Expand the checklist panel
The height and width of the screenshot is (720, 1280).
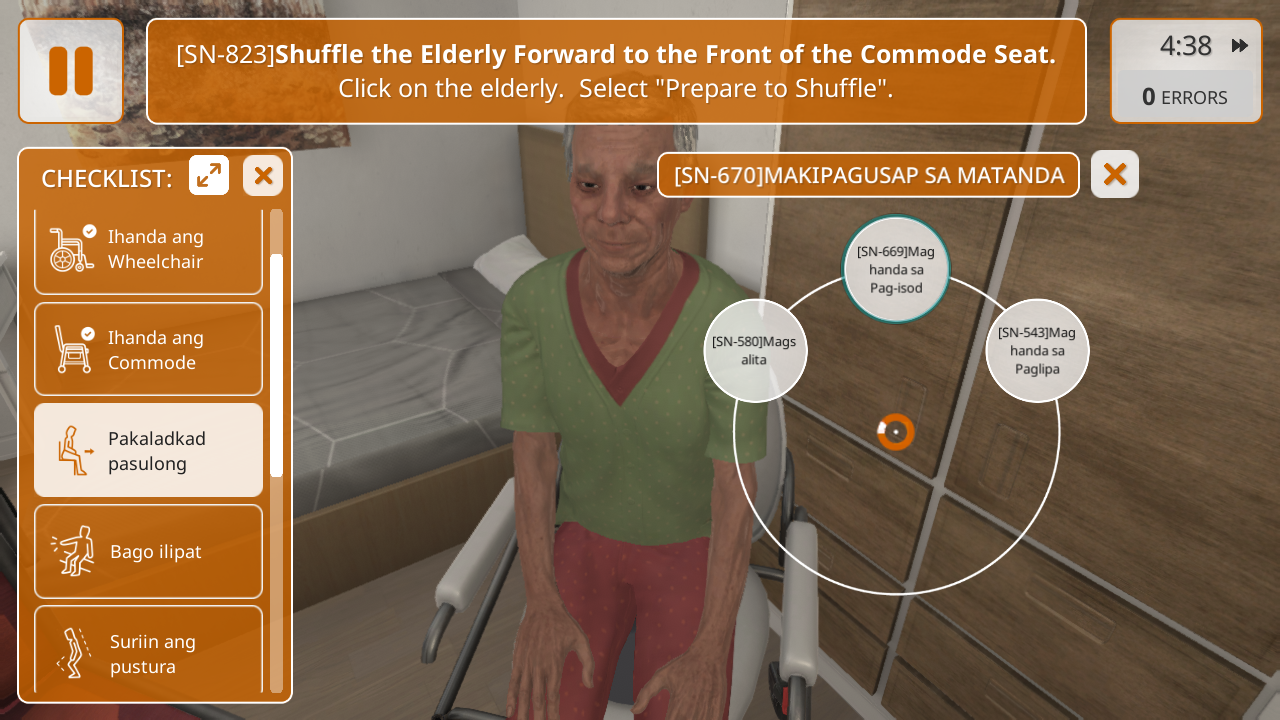pos(209,176)
